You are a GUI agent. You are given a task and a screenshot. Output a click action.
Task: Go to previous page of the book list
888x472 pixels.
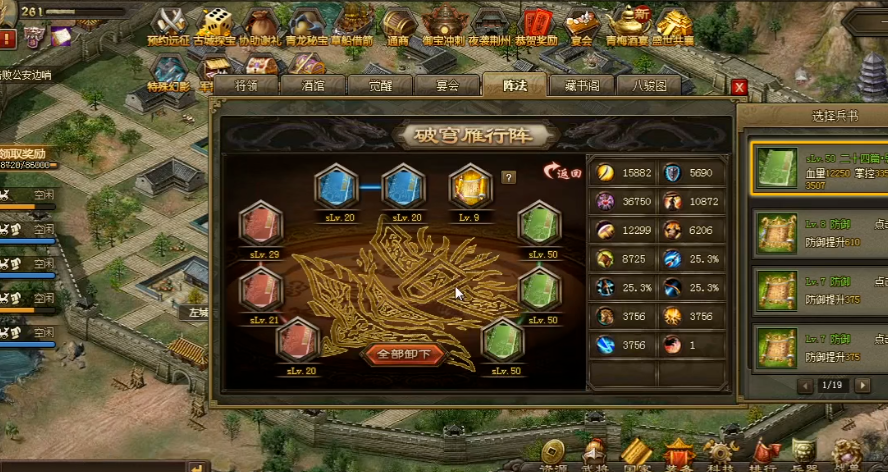coord(805,385)
